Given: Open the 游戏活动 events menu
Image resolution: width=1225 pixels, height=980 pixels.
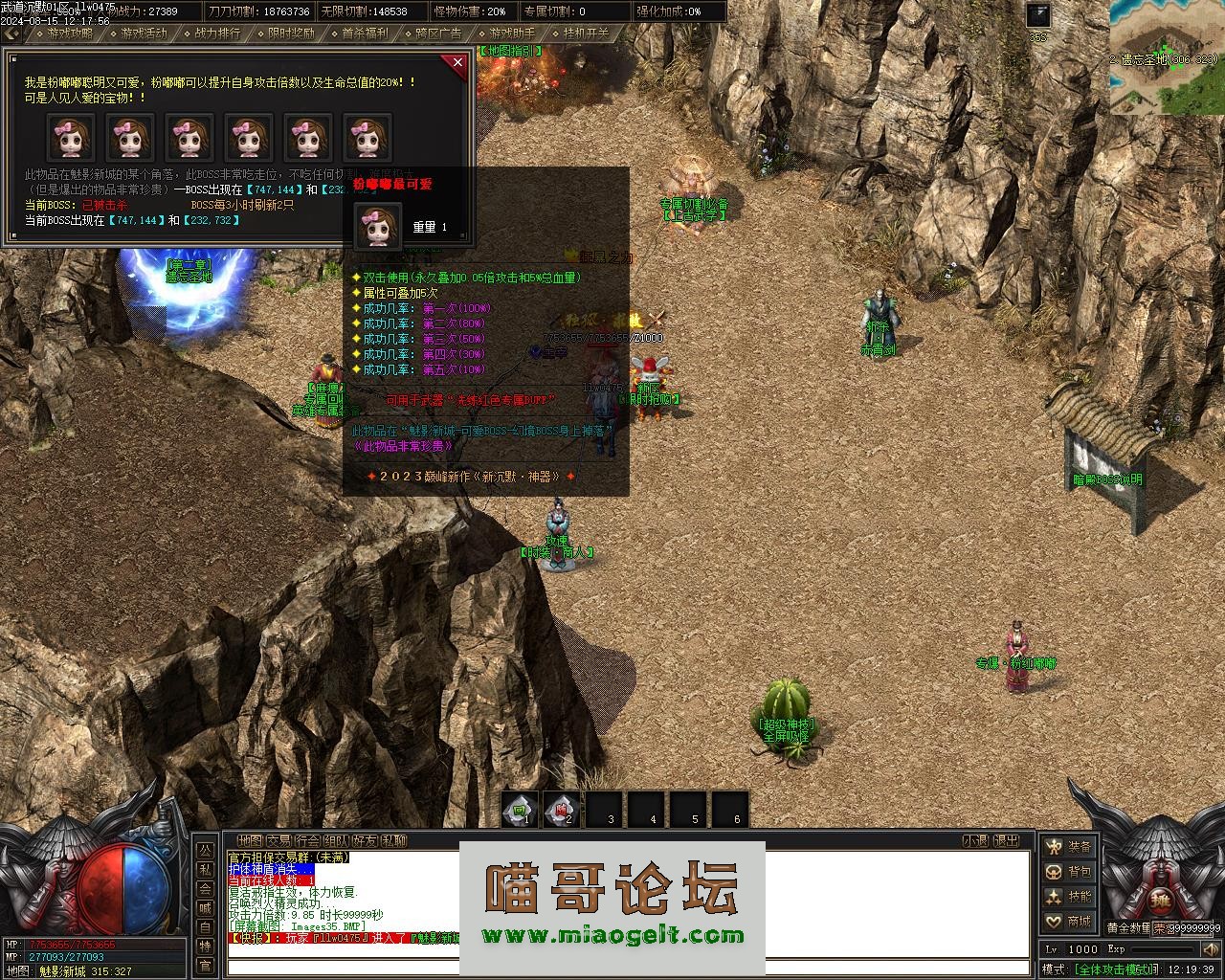Looking at the screenshot, I should (144, 33).
